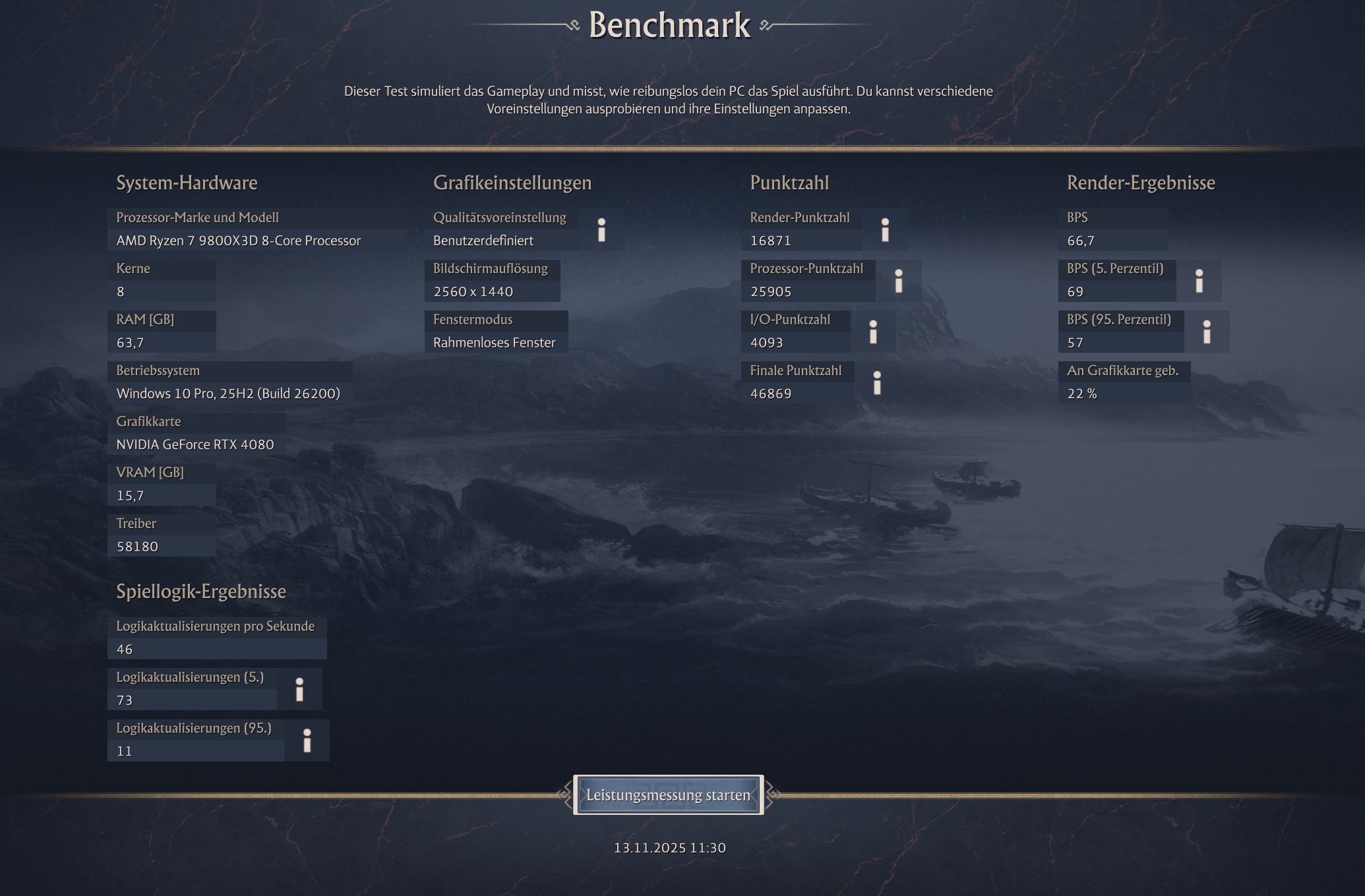Click the System-Hardware section header
Screen dimensions: 1365x896
187,183
